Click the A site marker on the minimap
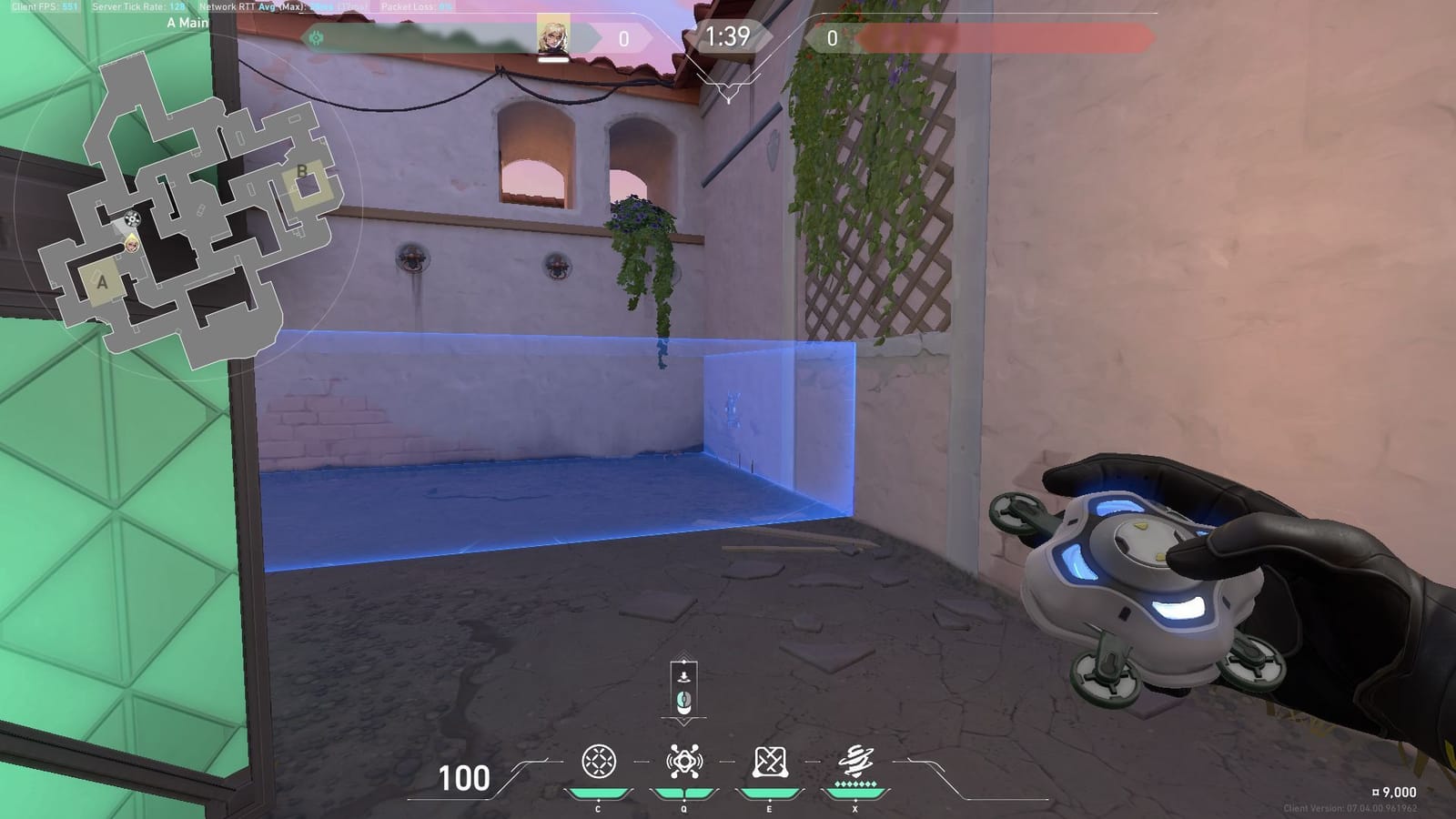The width and height of the screenshot is (1456, 819). 102,279
